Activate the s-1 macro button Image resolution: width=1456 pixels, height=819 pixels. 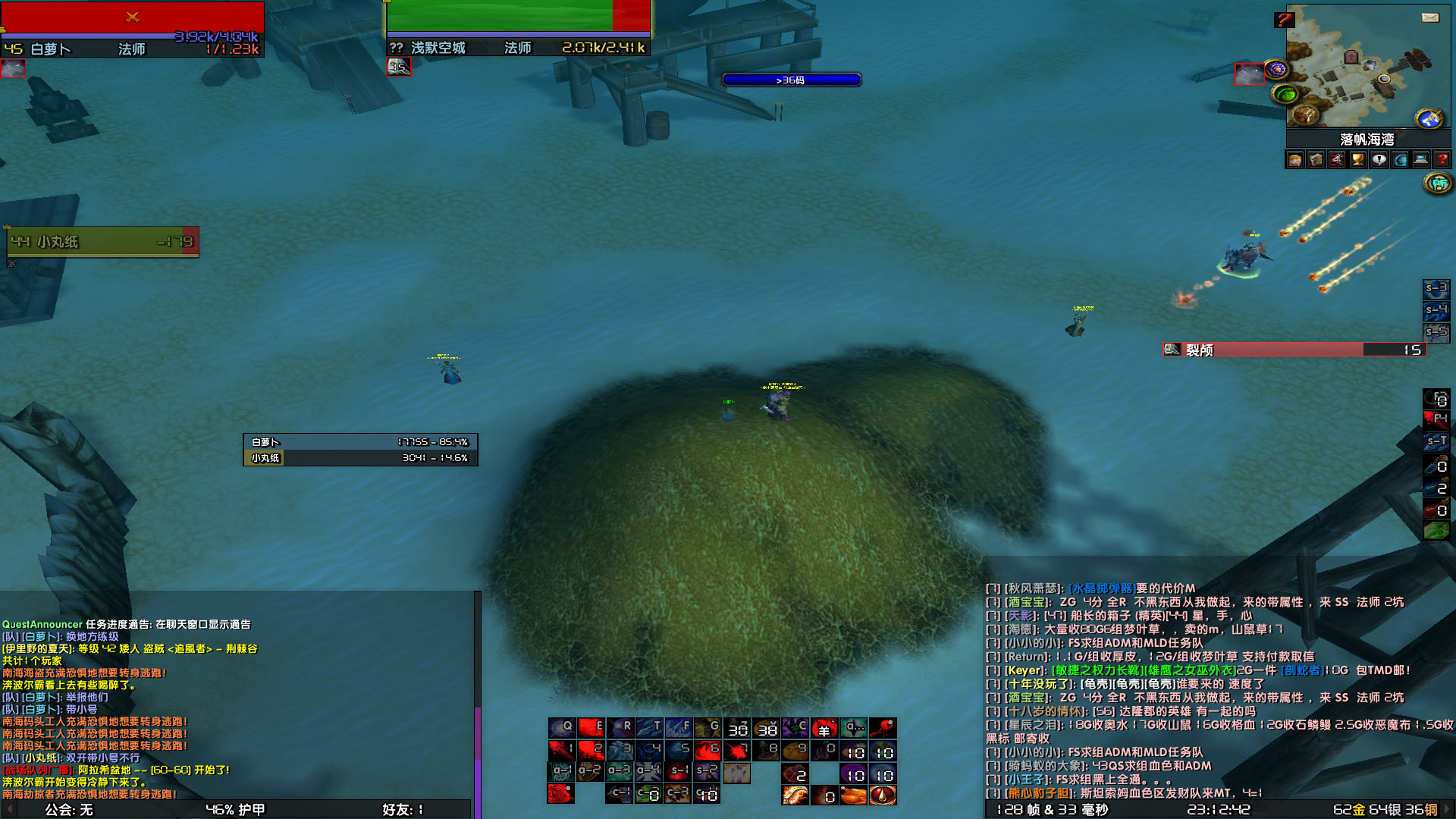676,771
